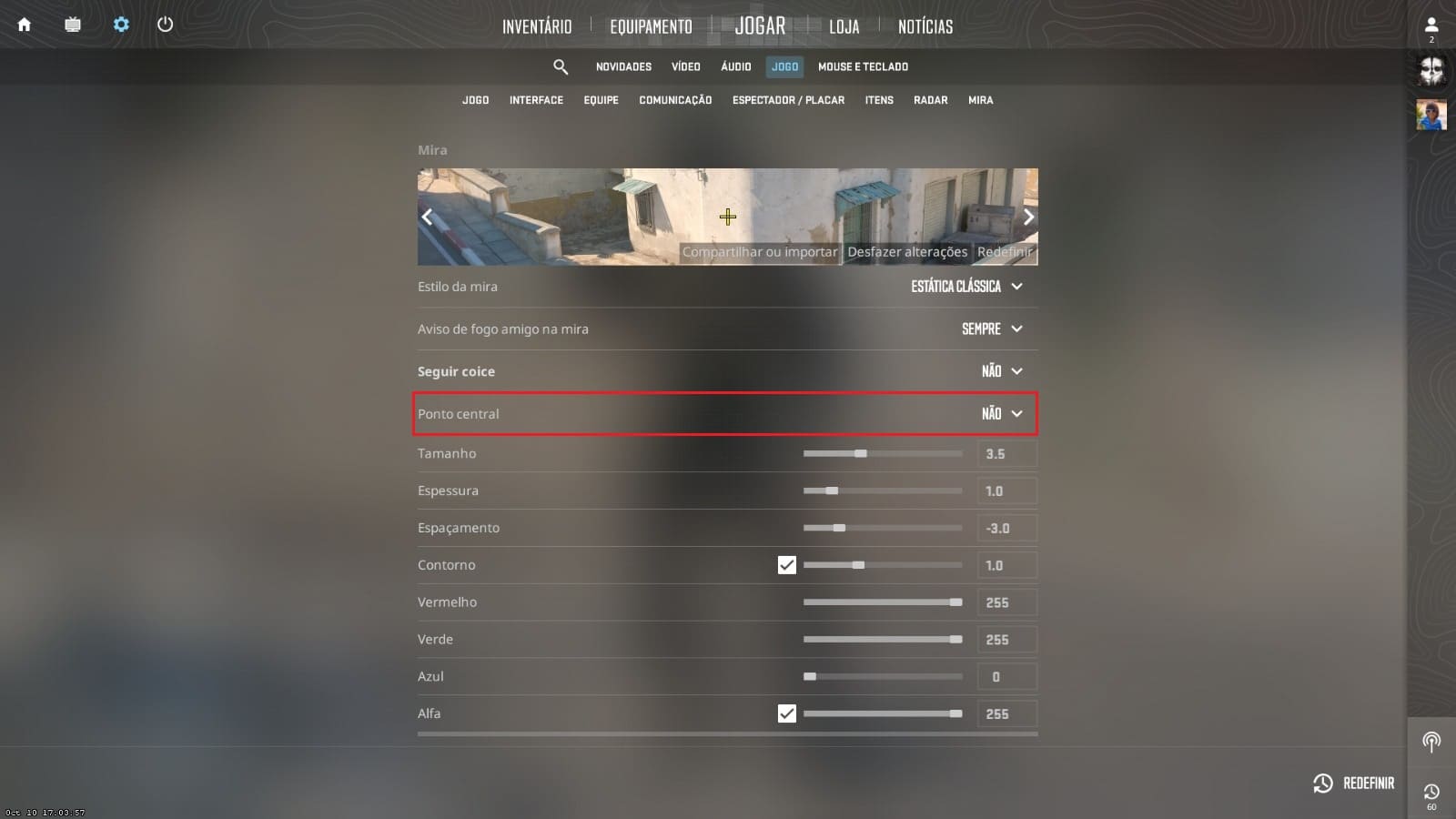Image resolution: width=1456 pixels, height=819 pixels.
Task: Click the search magnifier in settings
Action: [x=561, y=66]
